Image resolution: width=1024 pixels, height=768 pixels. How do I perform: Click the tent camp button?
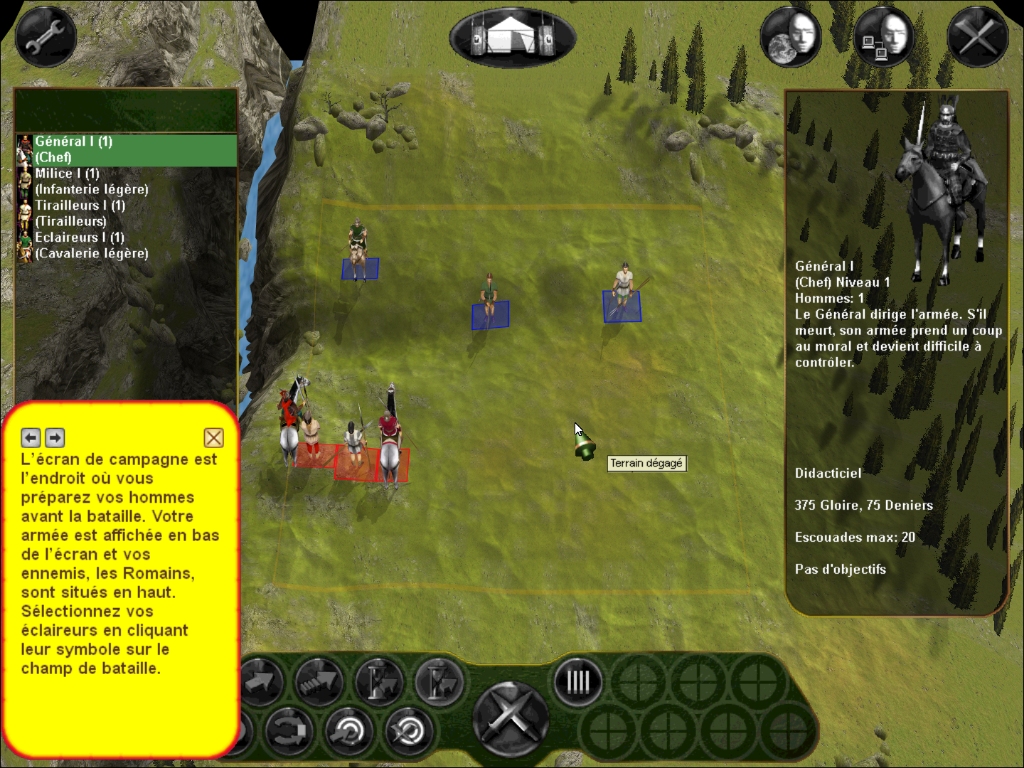point(512,38)
